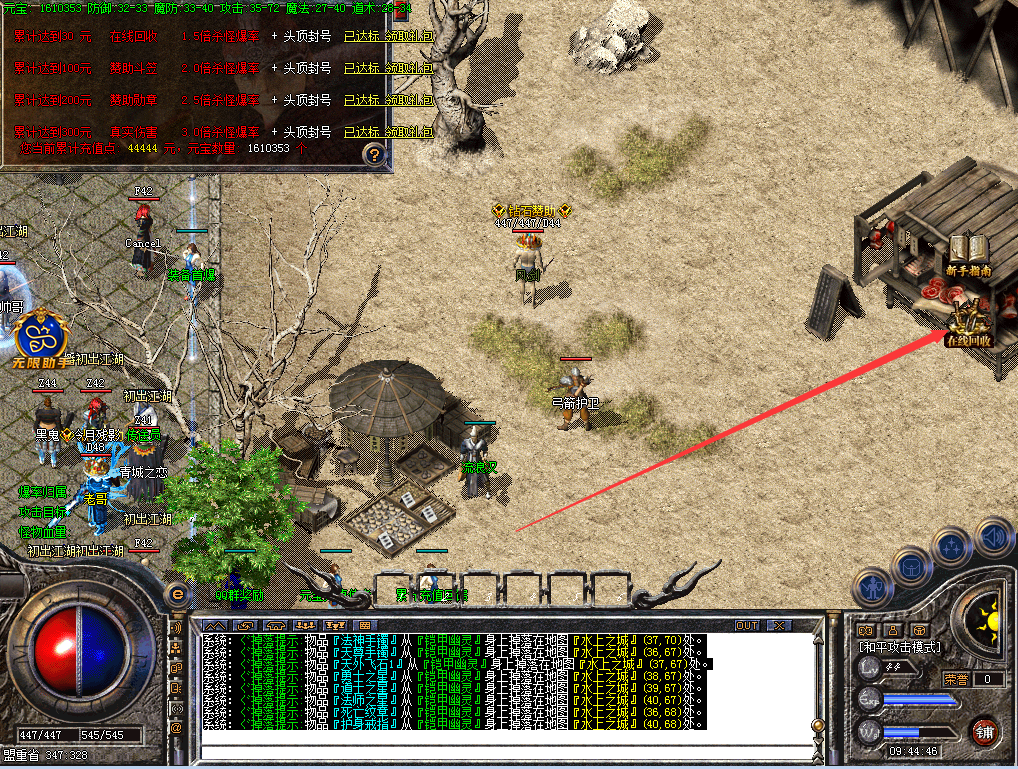Screen dimensions: 1018x769
Task: Click the round 'e' button beside chat
Action: [178, 594]
